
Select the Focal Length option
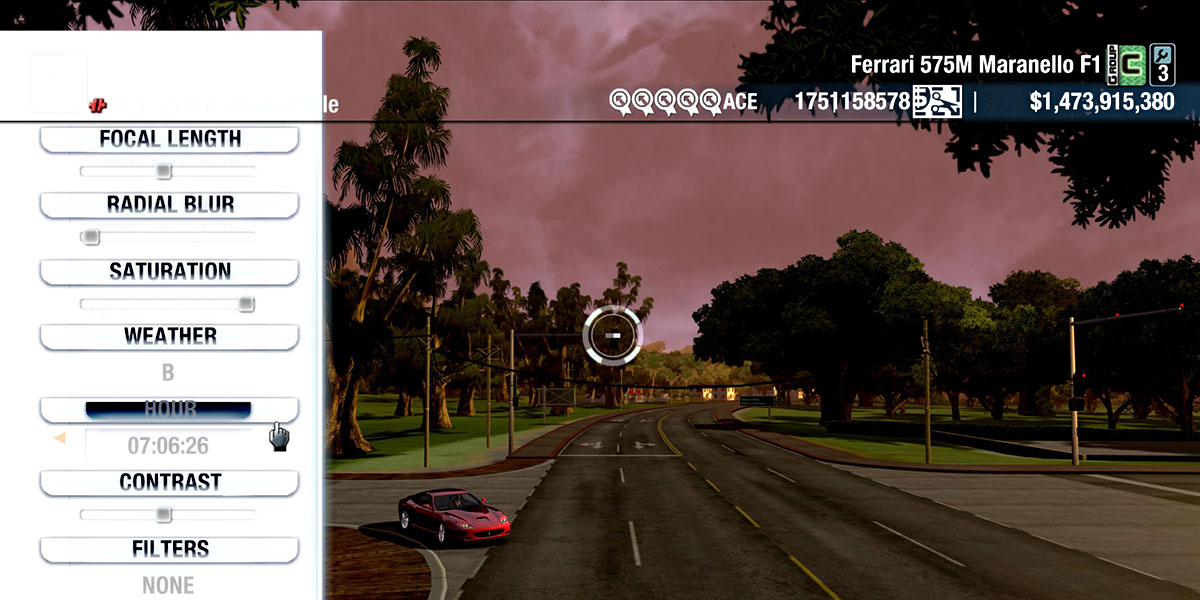click(x=170, y=139)
